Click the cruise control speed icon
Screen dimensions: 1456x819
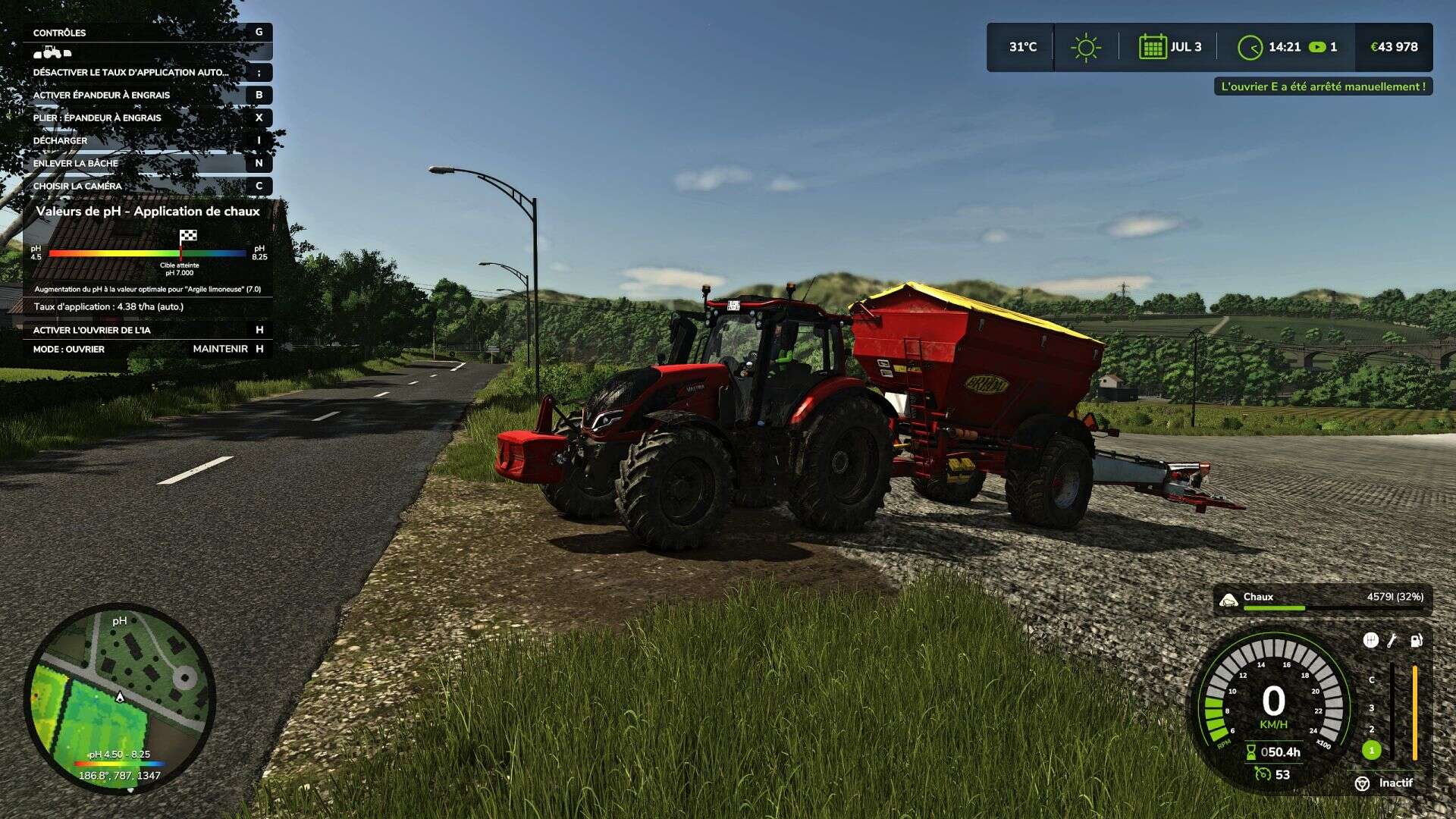coord(1262,773)
